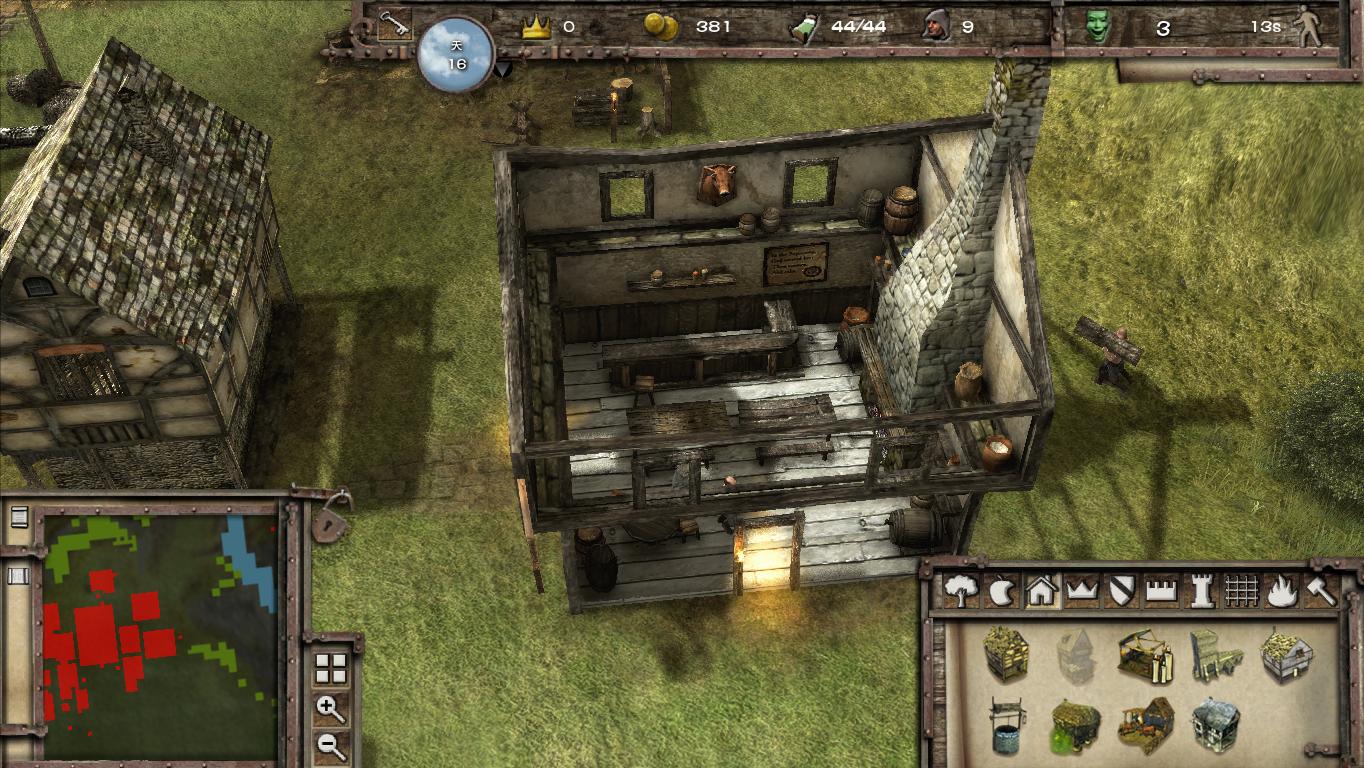The height and width of the screenshot is (768, 1364).
Task: Toggle the padlock beside the minimap
Action: point(331,521)
